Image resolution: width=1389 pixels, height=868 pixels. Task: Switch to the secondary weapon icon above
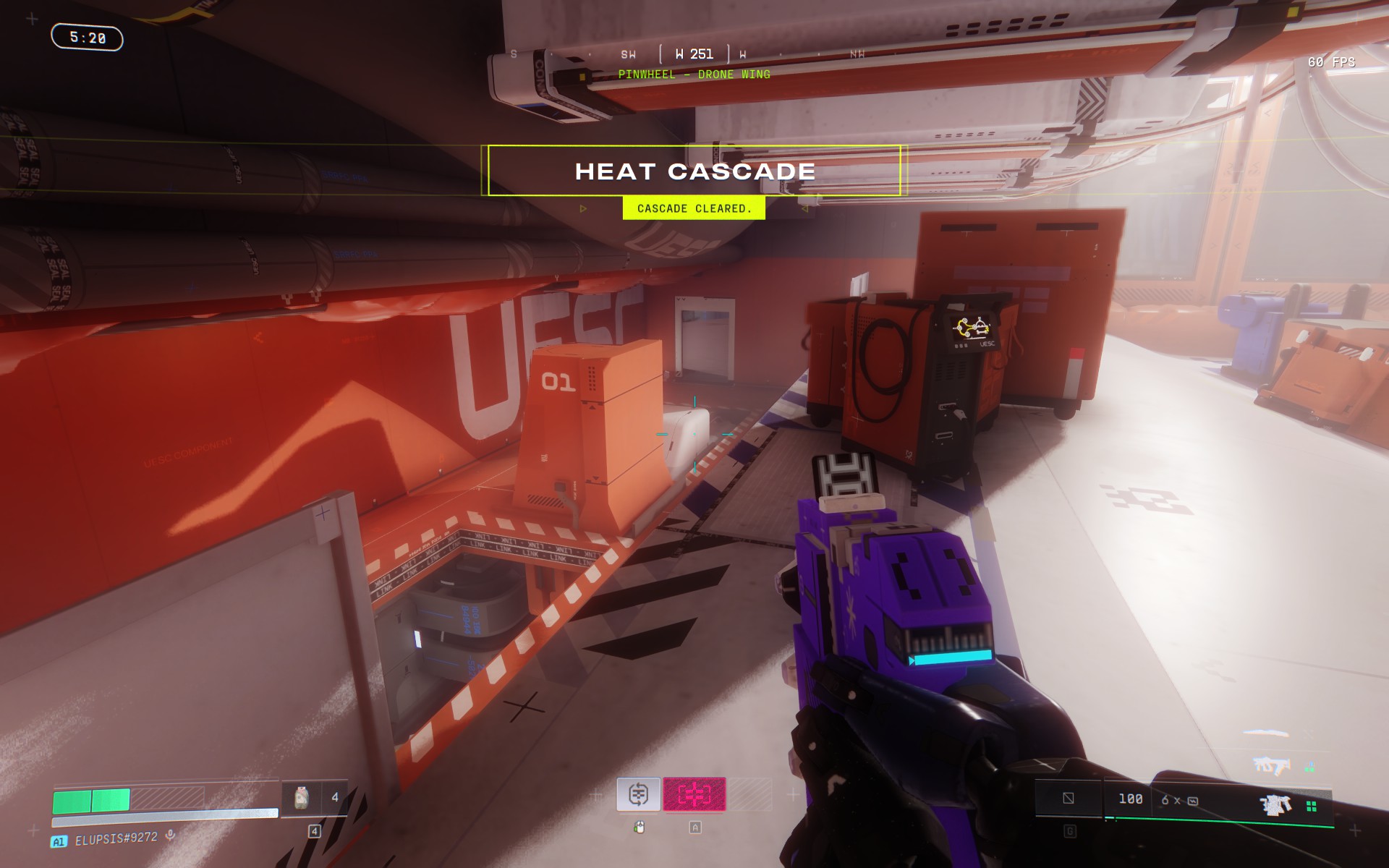[1271, 765]
